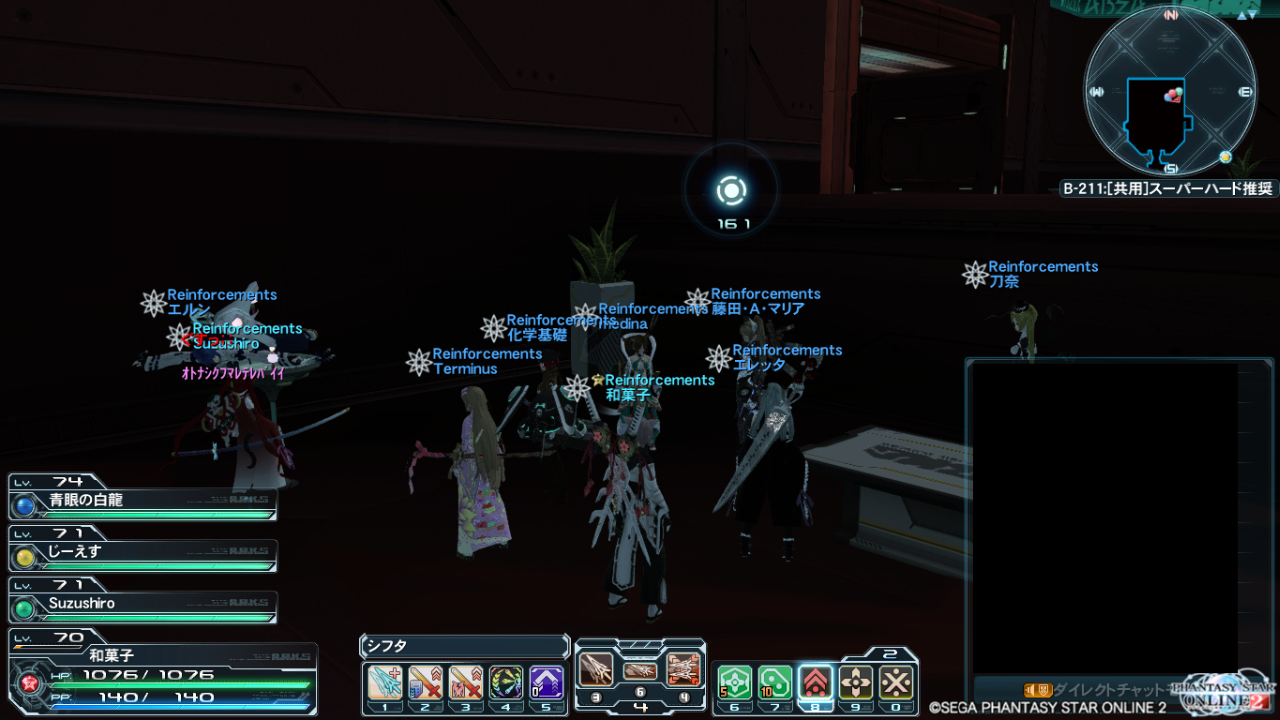The width and height of the screenshot is (1280, 720).
Task: Activate the four-arrow cross icon in slot 9
Action: 856,682
